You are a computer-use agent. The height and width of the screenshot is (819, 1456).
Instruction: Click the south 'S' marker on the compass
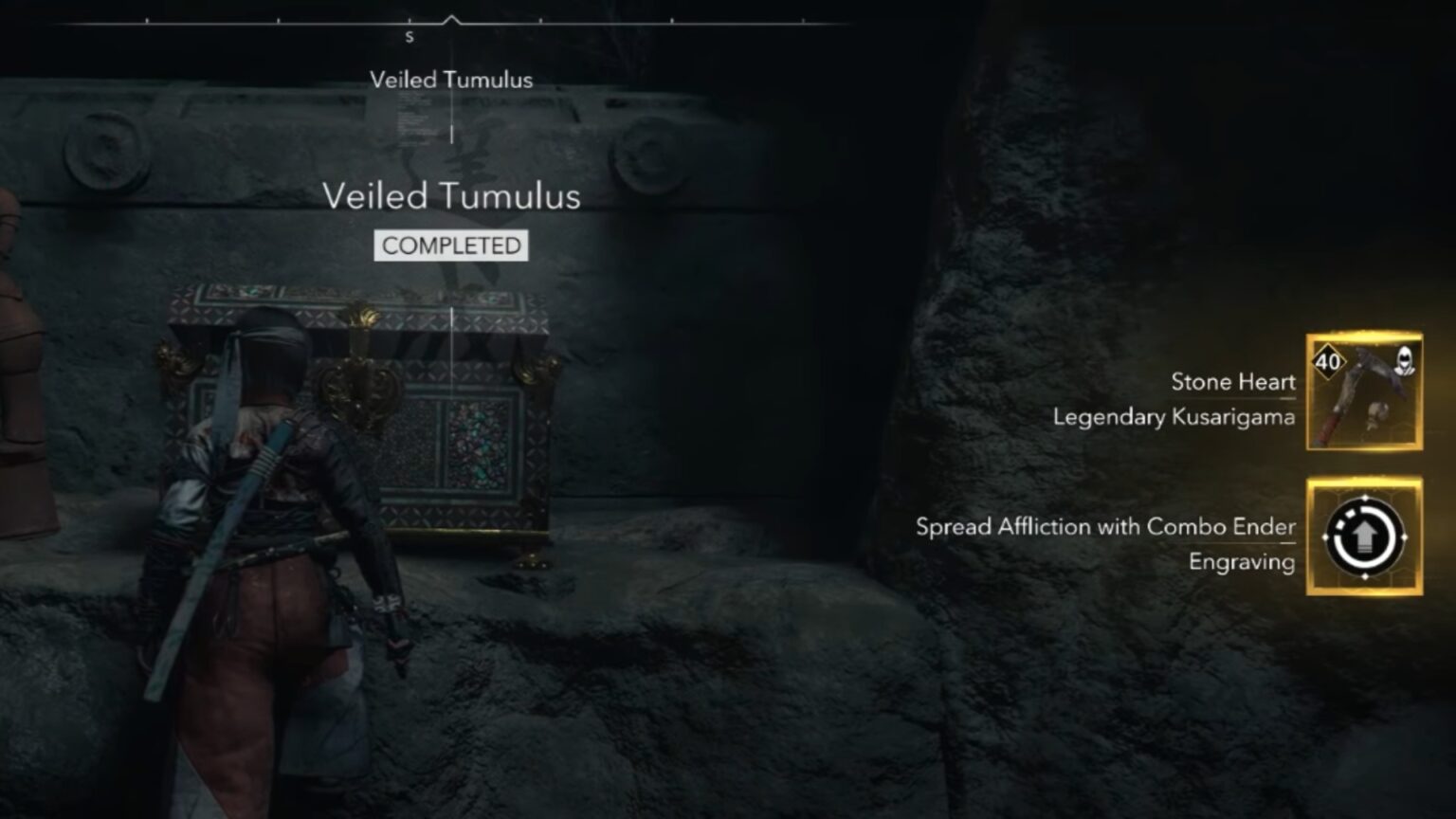pyautogui.click(x=409, y=36)
